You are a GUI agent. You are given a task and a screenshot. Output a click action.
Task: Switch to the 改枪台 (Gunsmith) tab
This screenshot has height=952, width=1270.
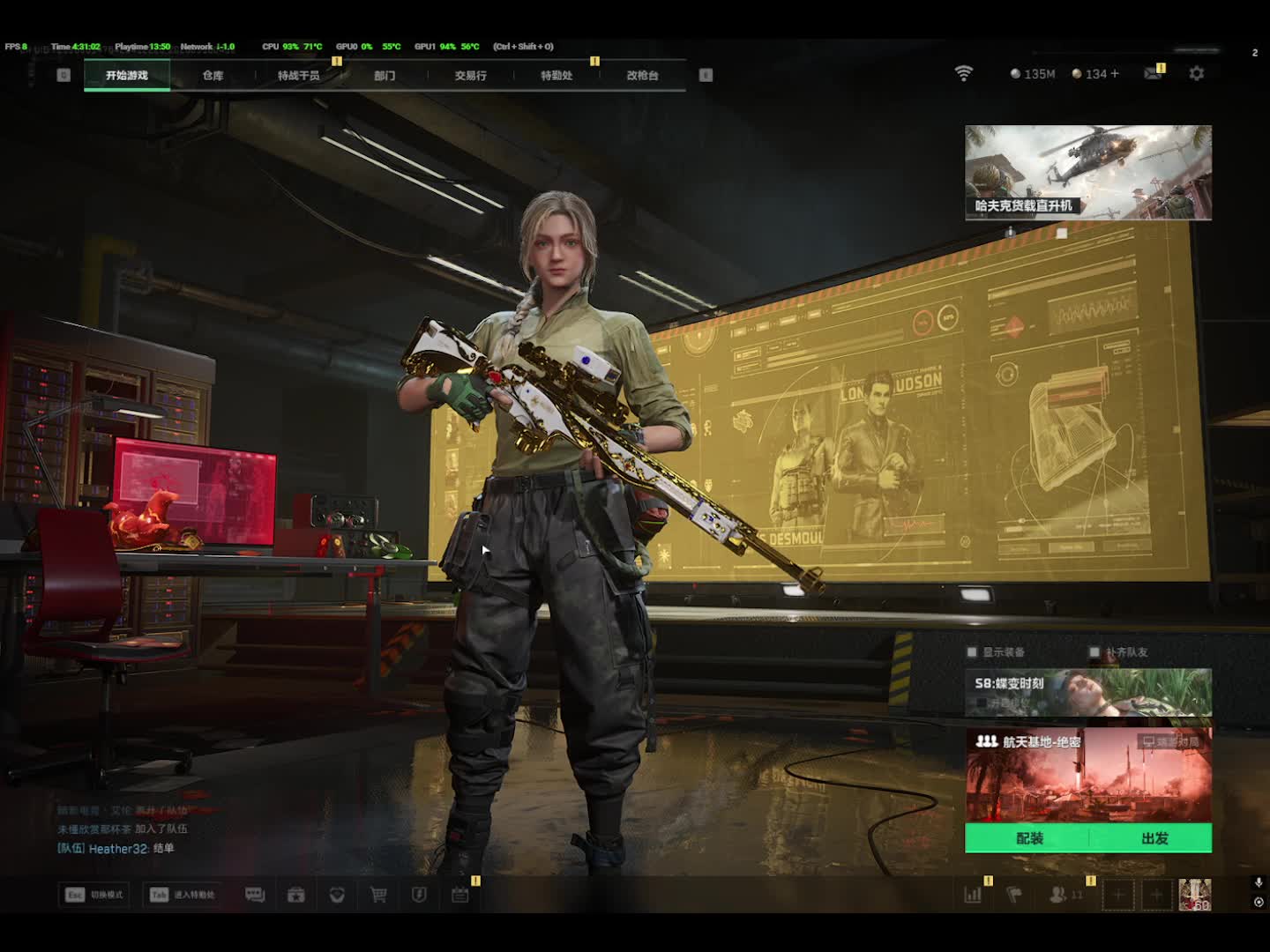coord(642,76)
